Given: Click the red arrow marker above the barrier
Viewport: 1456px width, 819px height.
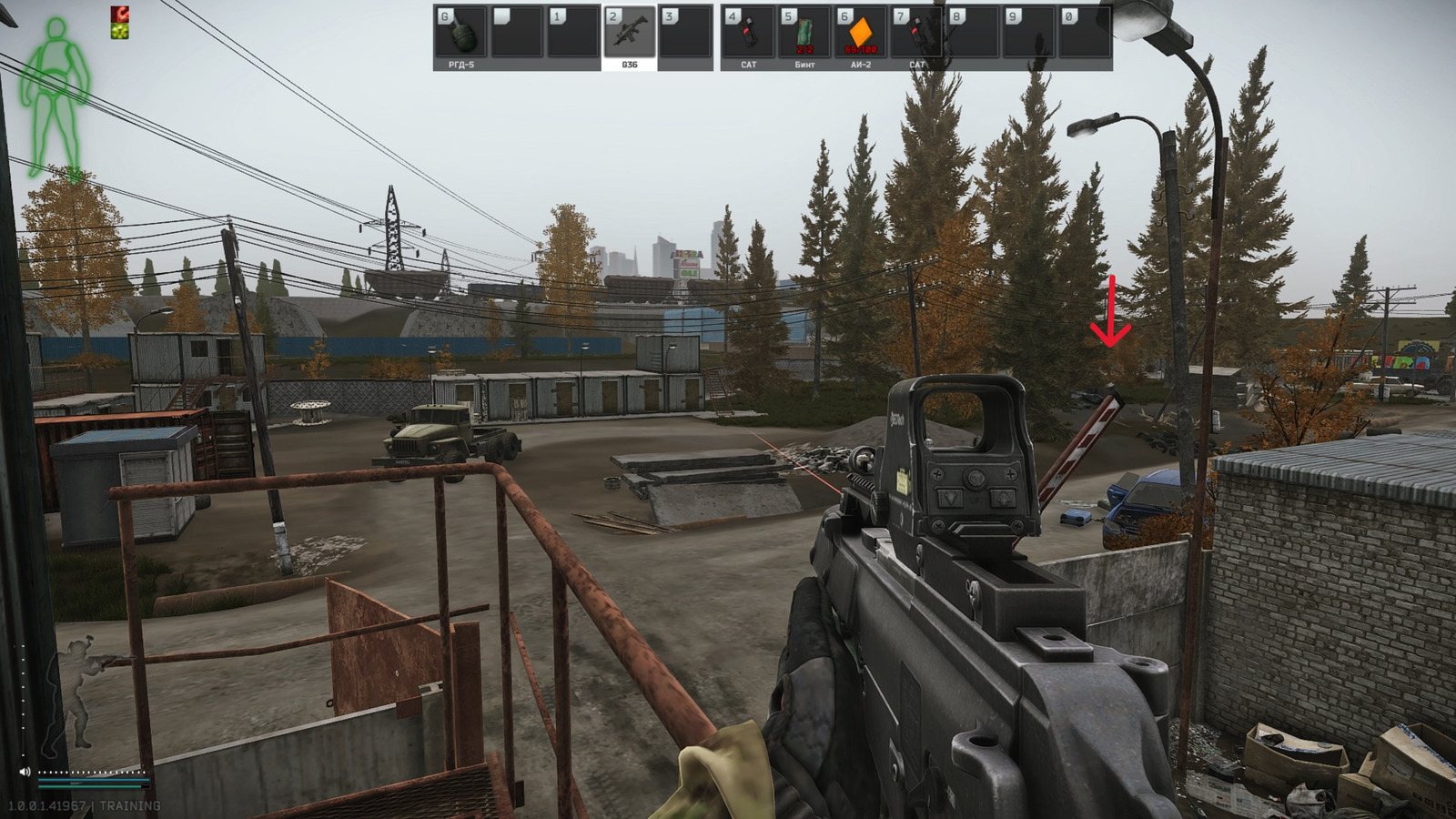Looking at the screenshot, I should [1112, 309].
